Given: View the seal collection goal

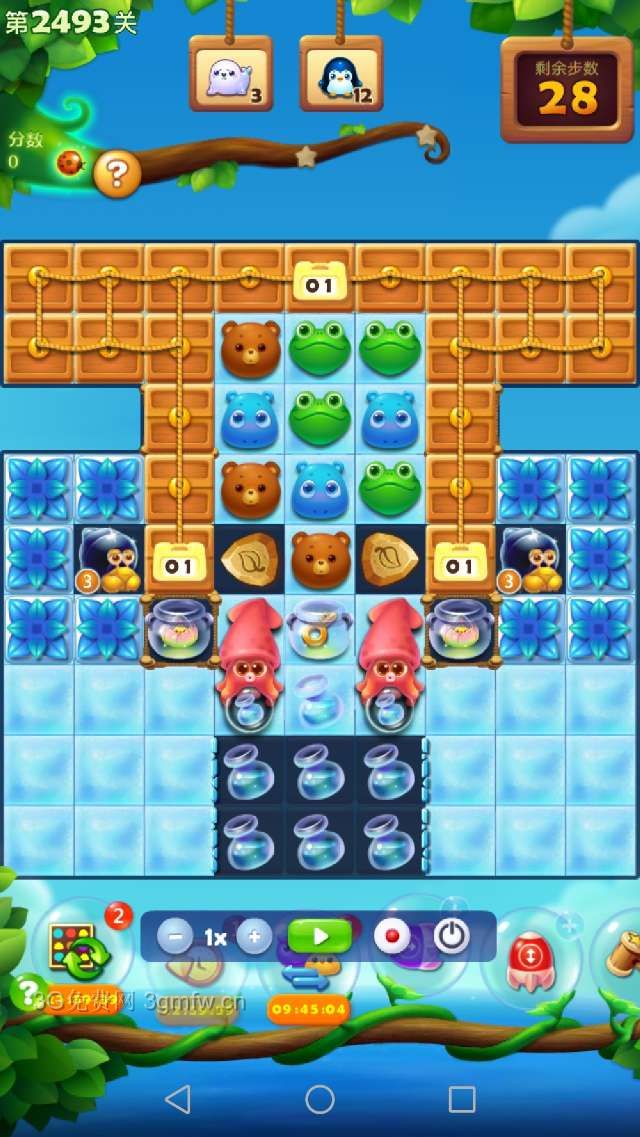Looking at the screenshot, I should (x=231, y=75).
